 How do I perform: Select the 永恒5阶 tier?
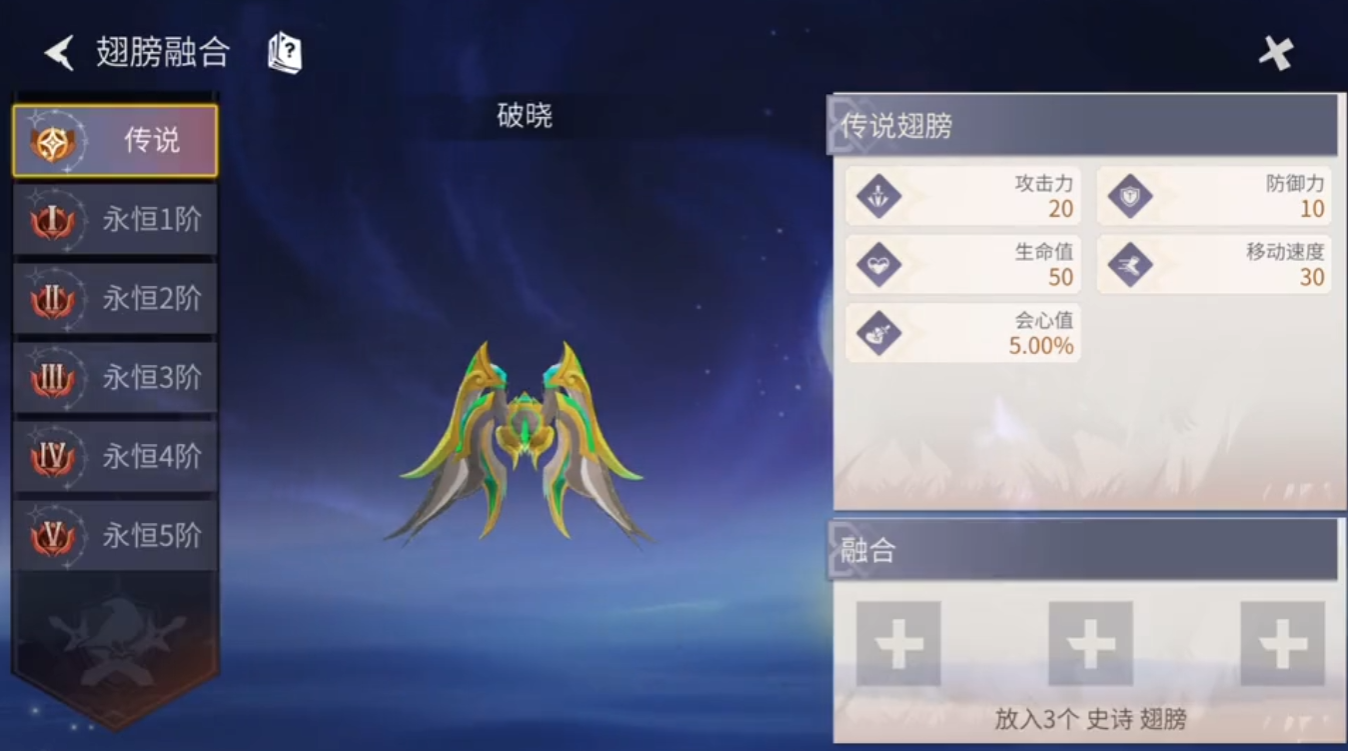(113, 536)
